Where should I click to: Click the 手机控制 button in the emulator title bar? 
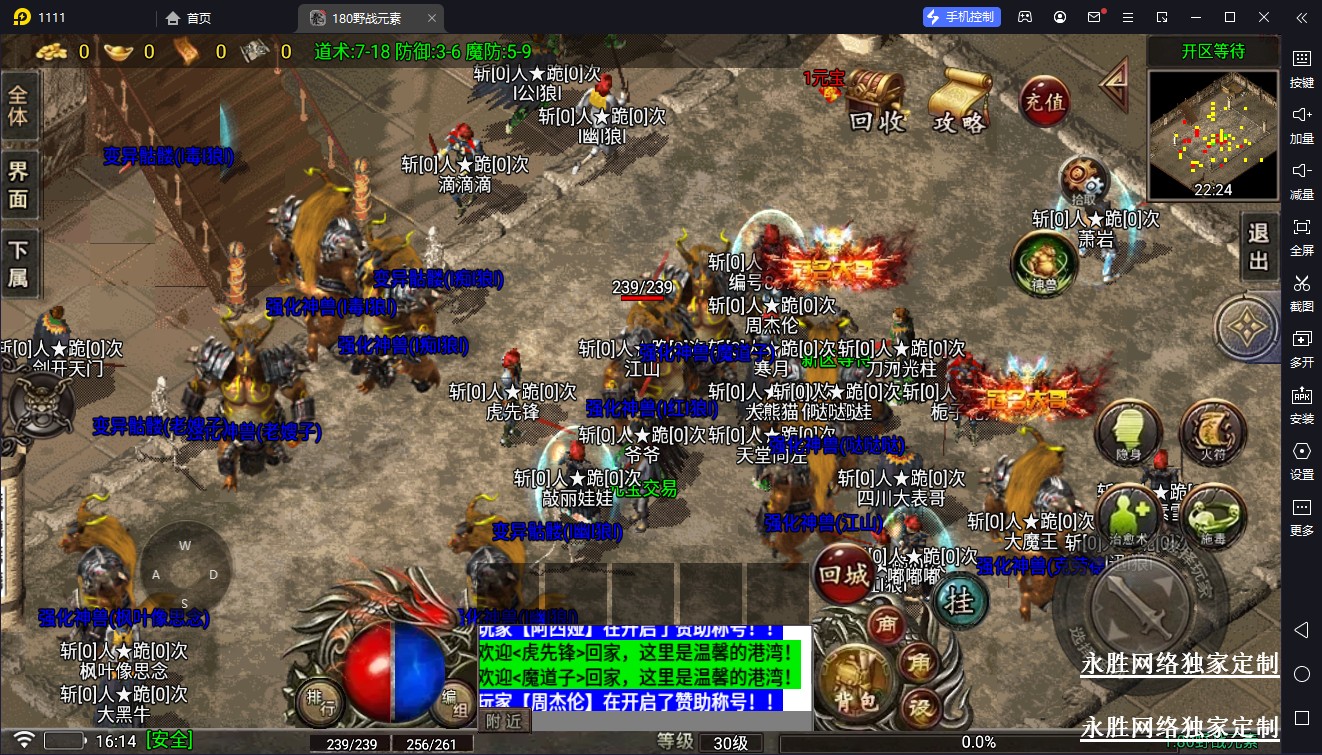(960, 17)
